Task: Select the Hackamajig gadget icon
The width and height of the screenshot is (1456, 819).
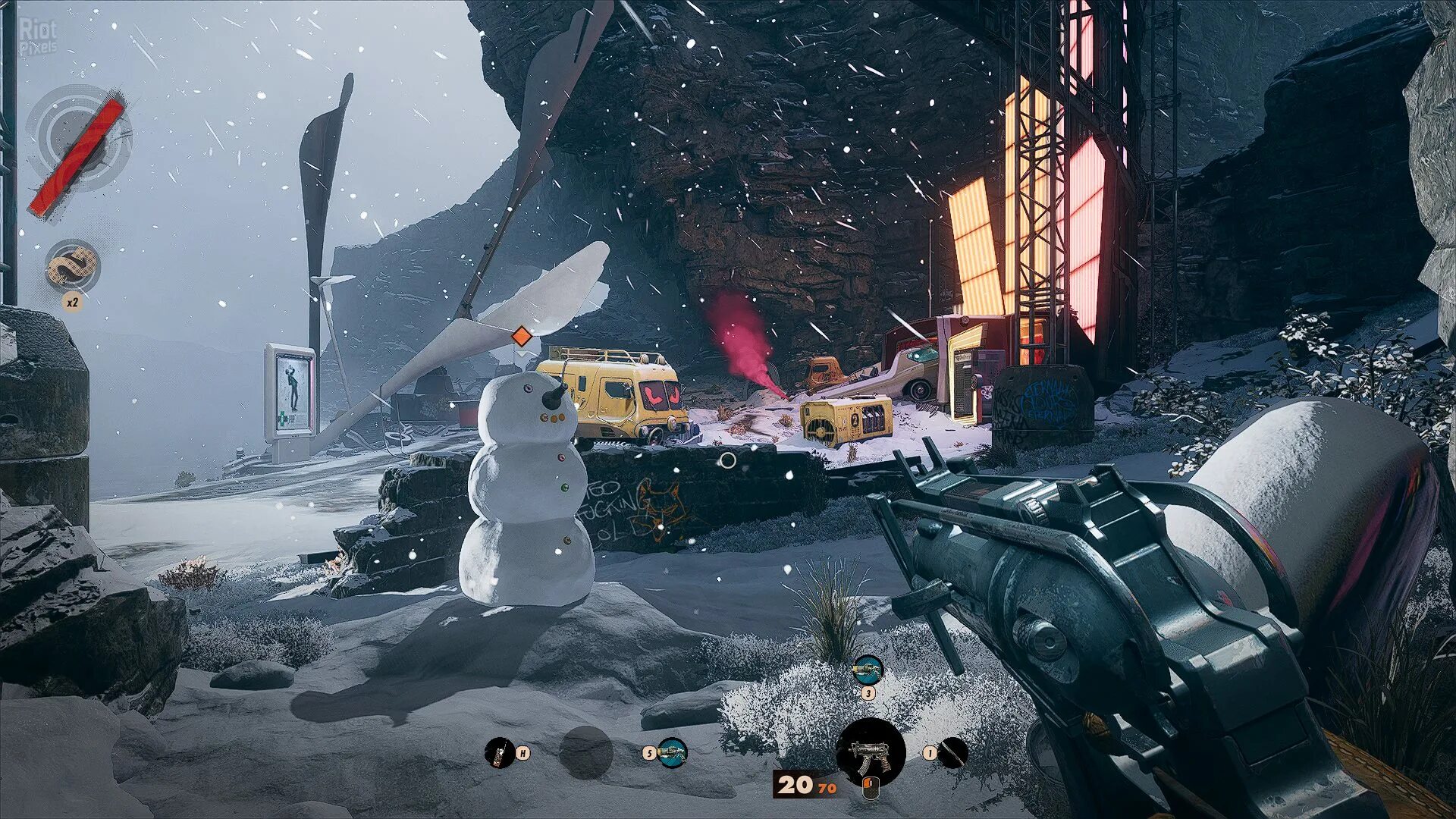Action: [500, 752]
